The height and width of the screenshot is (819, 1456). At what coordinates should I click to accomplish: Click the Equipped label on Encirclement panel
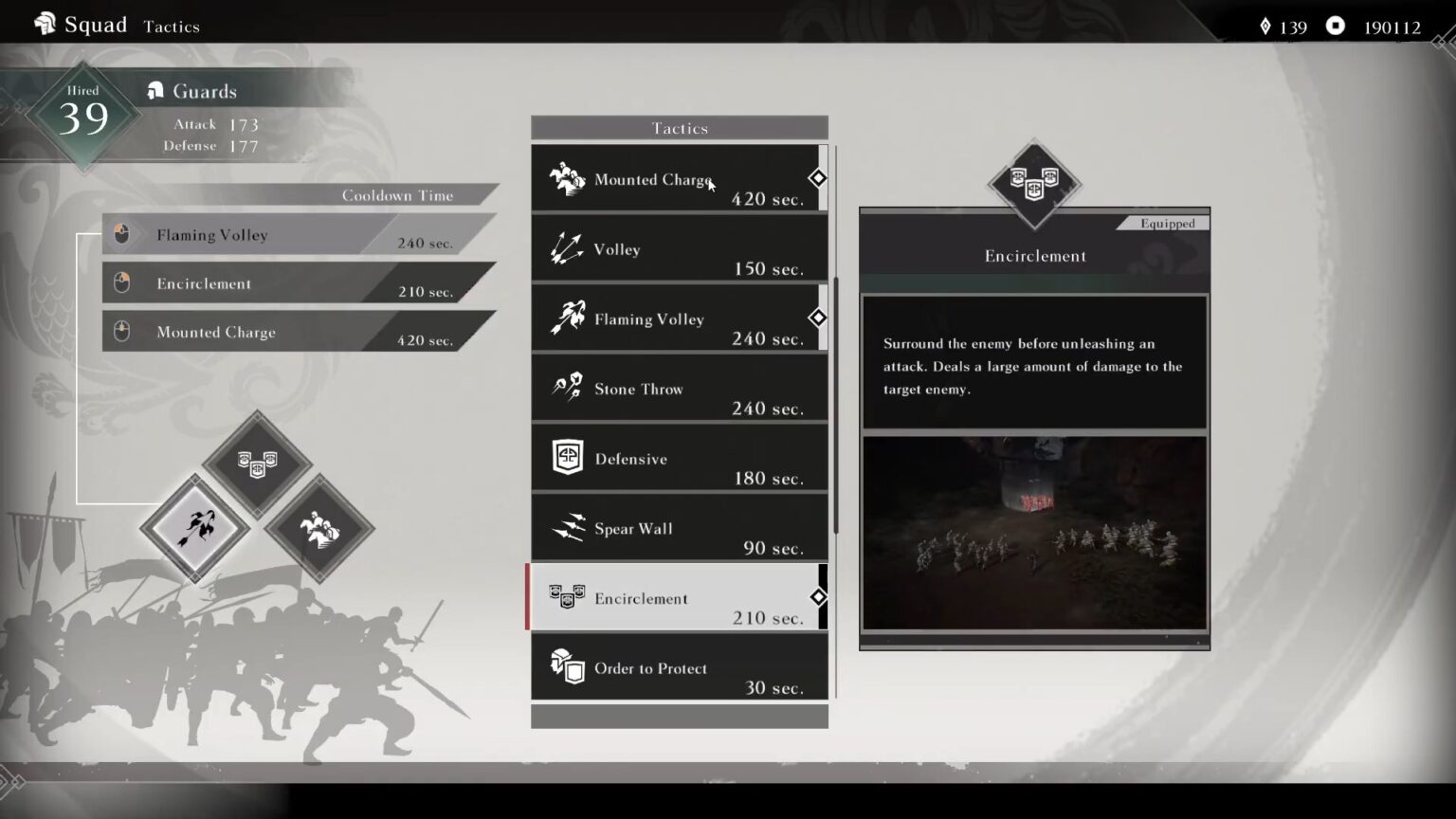[x=1166, y=223]
